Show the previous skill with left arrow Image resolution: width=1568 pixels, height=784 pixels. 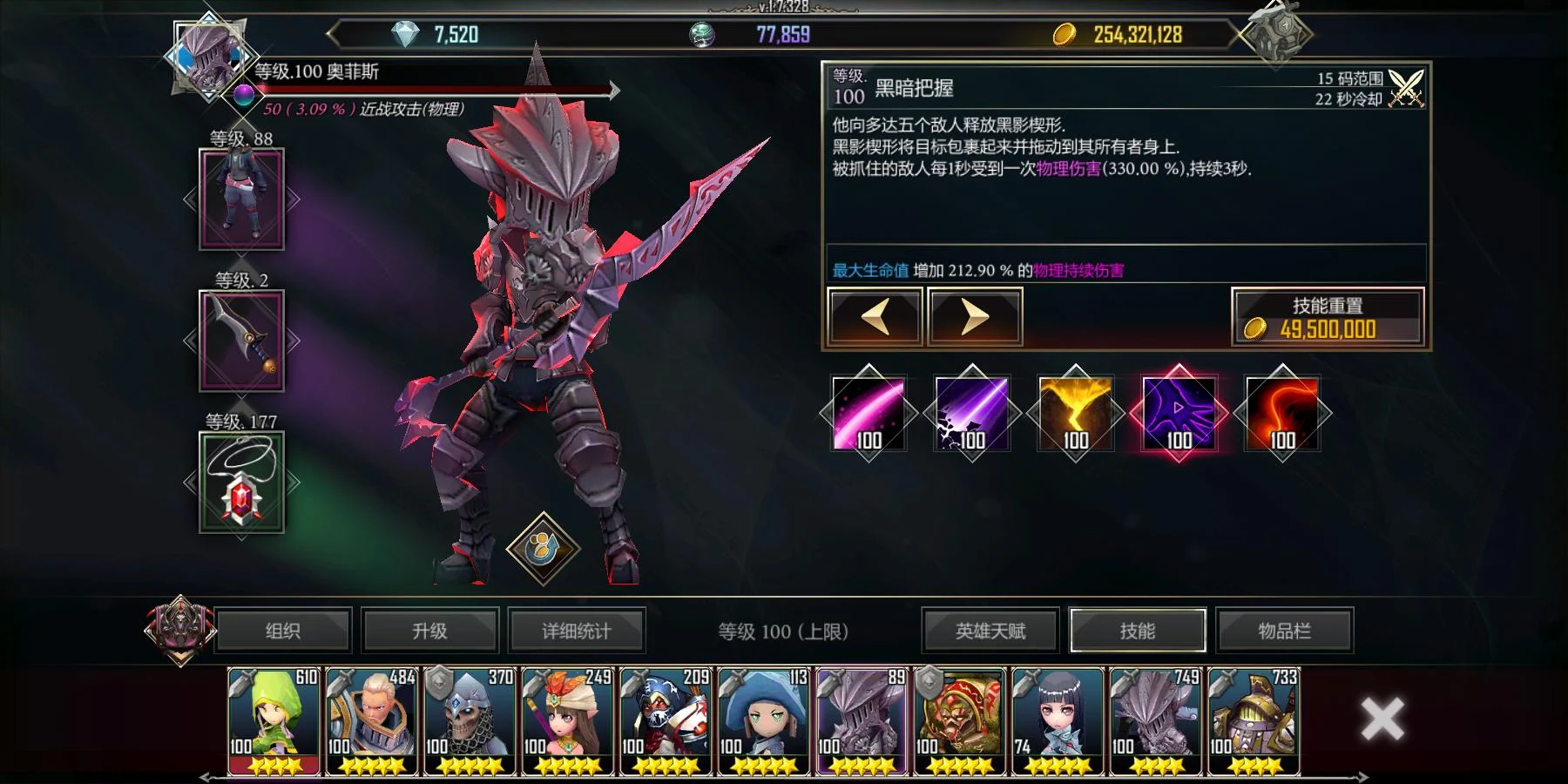click(875, 318)
